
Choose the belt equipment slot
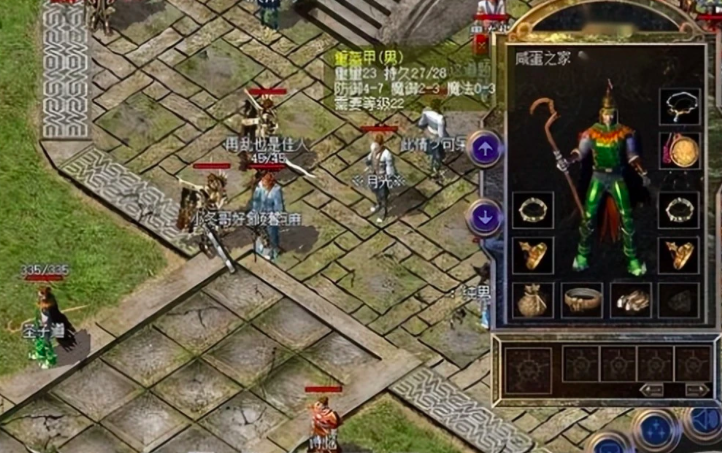pos(582,299)
